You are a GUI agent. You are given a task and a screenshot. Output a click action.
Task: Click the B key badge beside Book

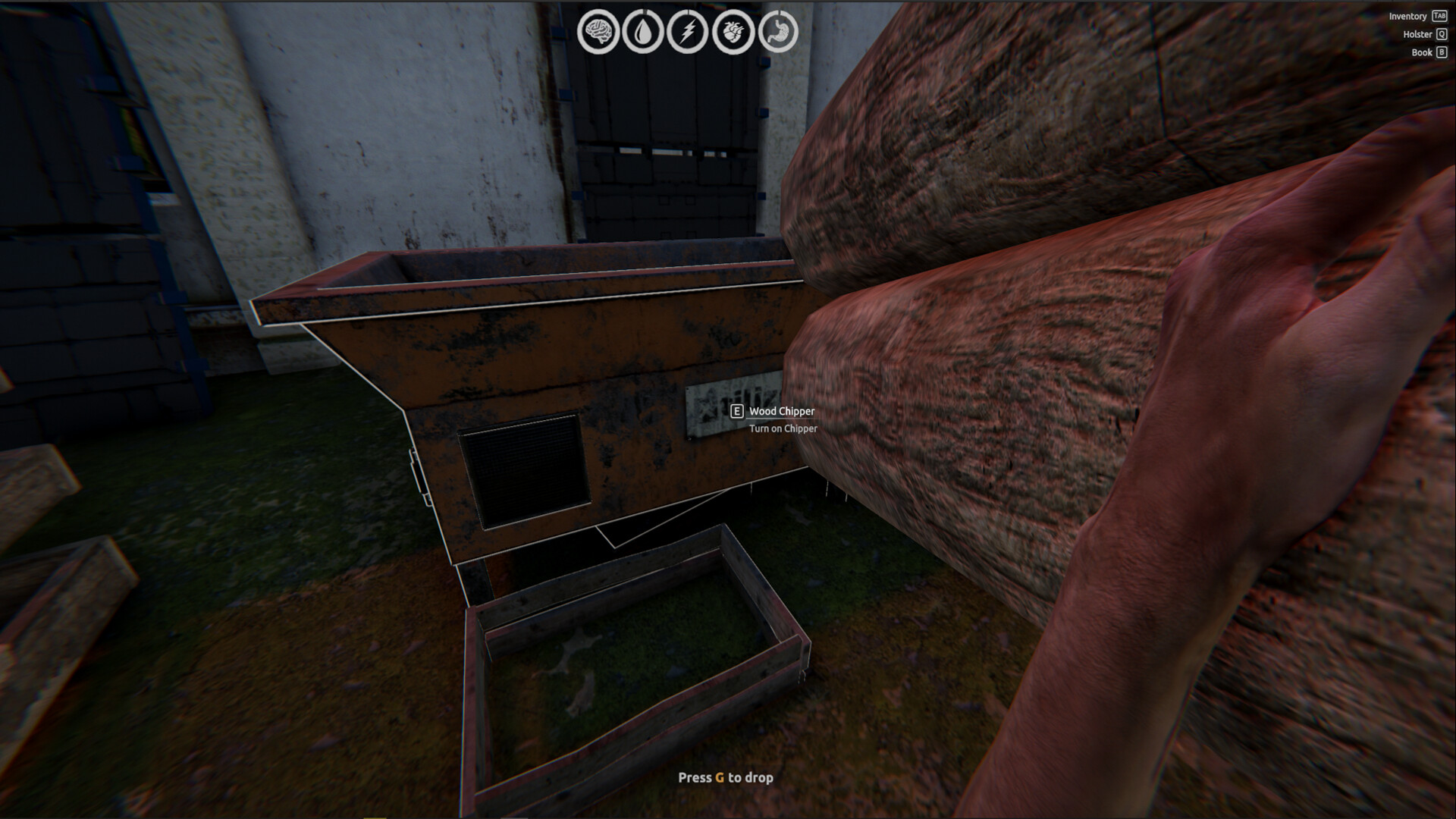coord(1440,52)
